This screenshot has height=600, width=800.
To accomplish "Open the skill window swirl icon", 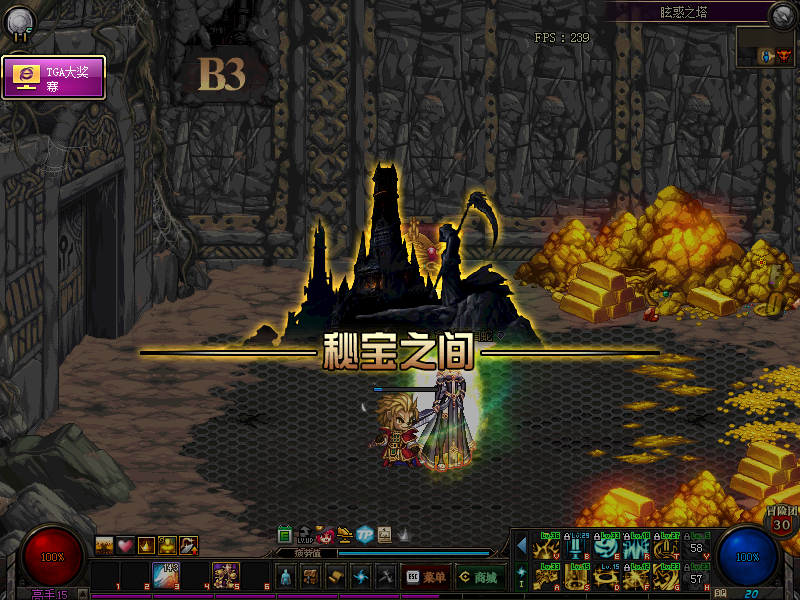I will [361, 577].
